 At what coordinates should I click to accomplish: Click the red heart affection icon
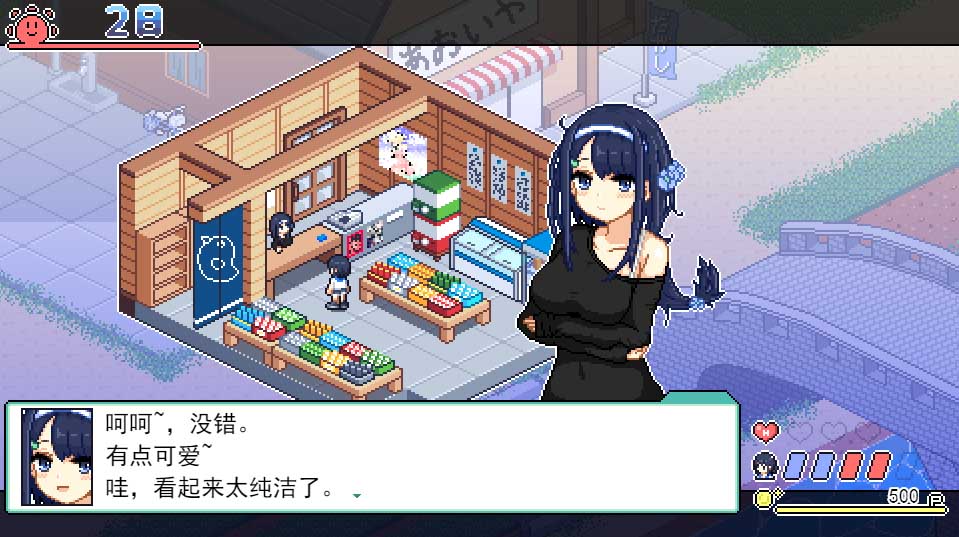coord(765,432)
